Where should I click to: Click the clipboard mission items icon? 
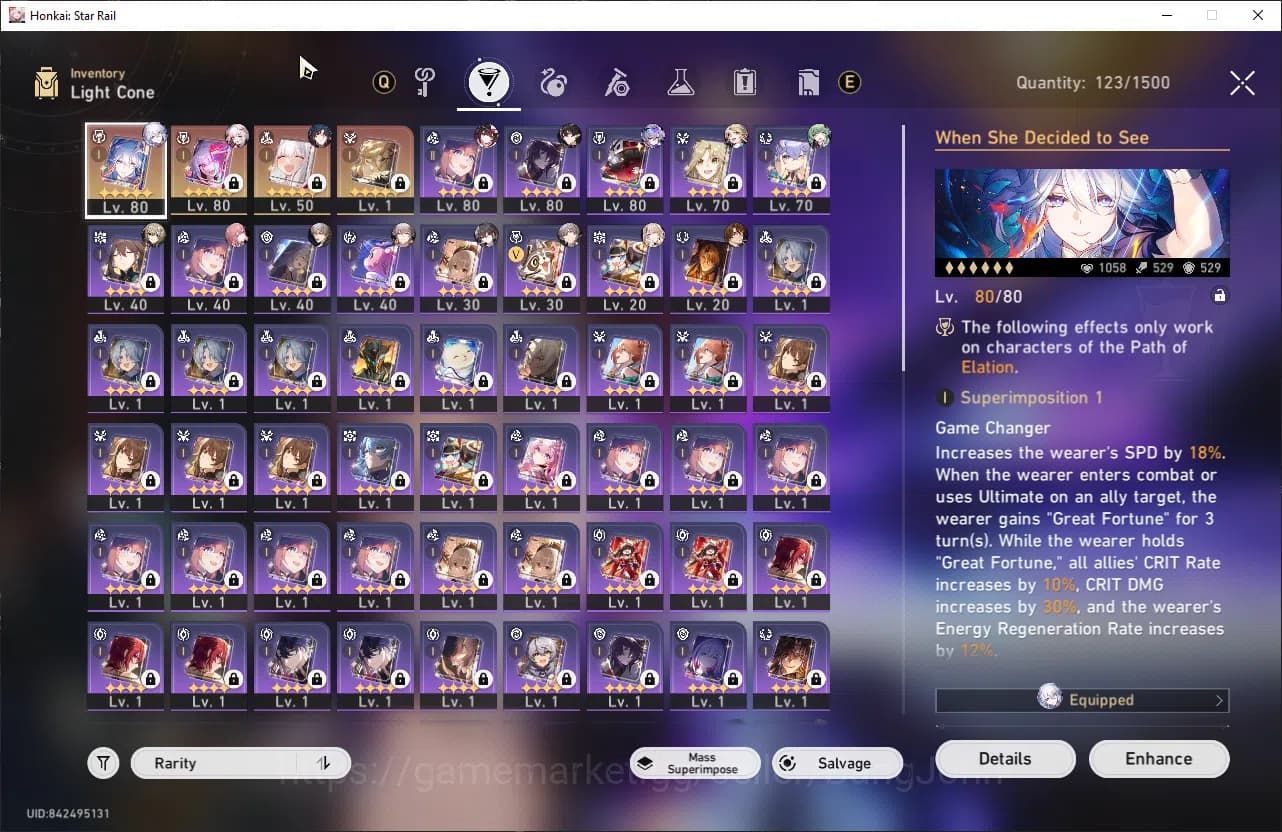[744, 83]
